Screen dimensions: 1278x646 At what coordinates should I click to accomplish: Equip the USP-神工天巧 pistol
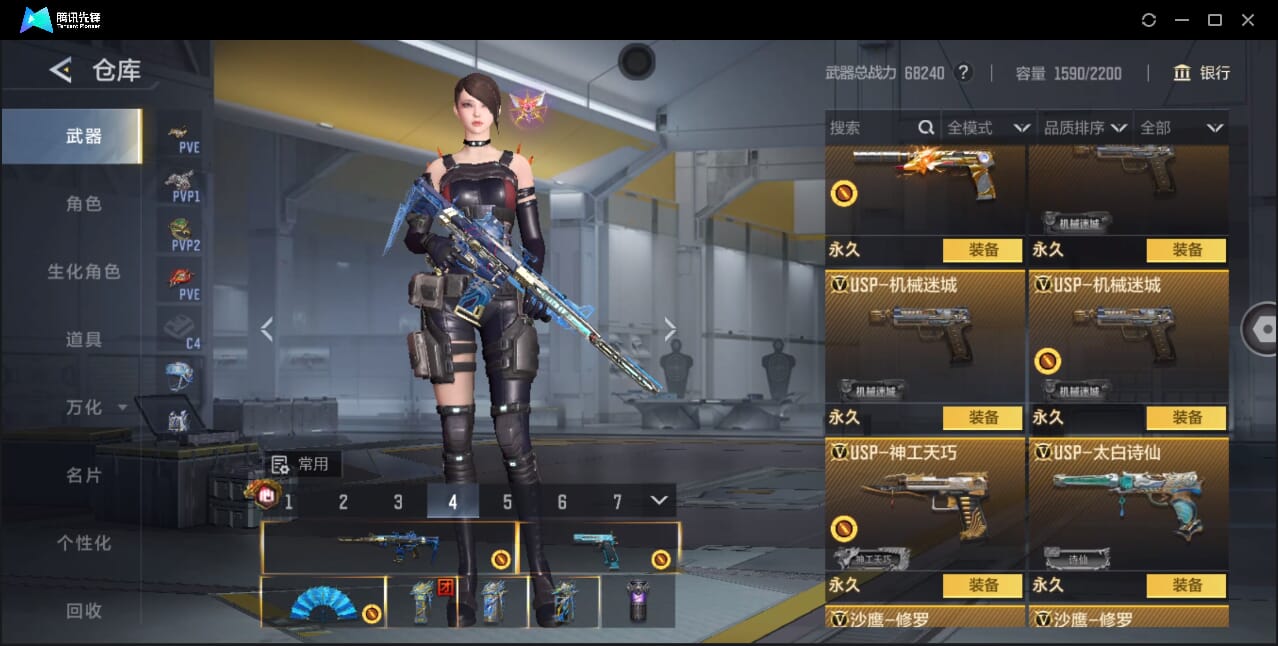pos(982,585)
